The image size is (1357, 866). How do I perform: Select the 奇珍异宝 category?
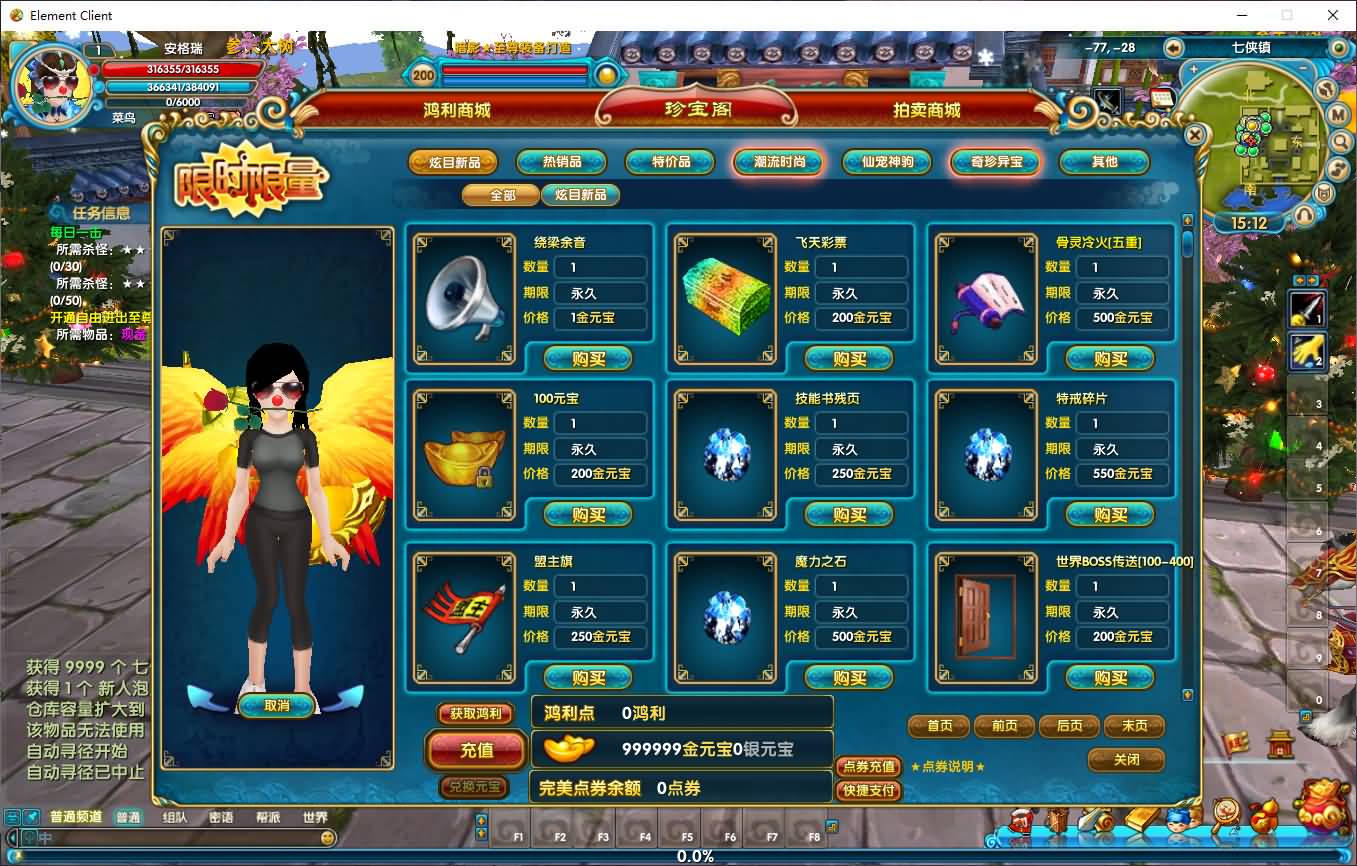point(996,162)
